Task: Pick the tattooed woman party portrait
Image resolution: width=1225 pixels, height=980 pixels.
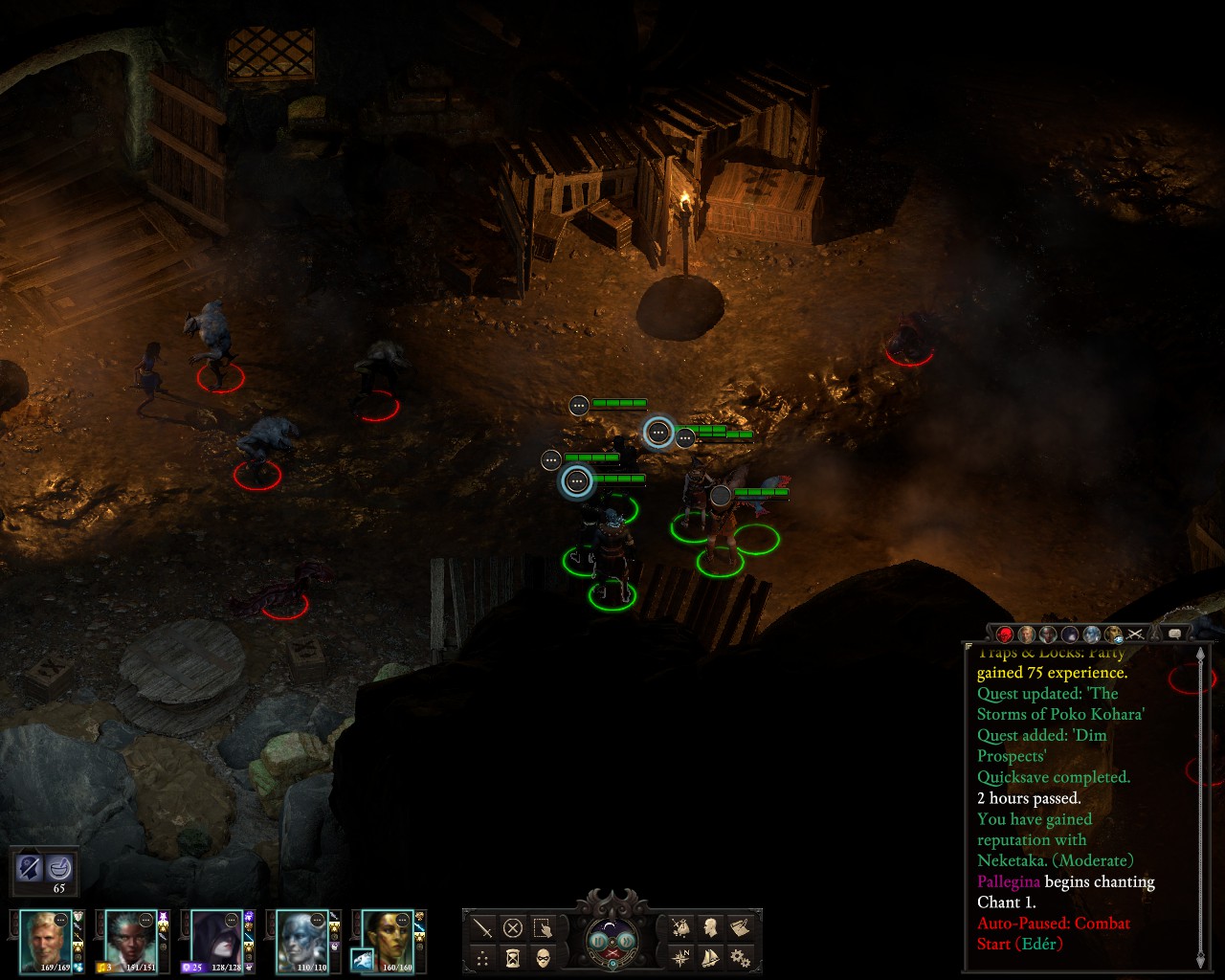Action: [x=389, y=940]
